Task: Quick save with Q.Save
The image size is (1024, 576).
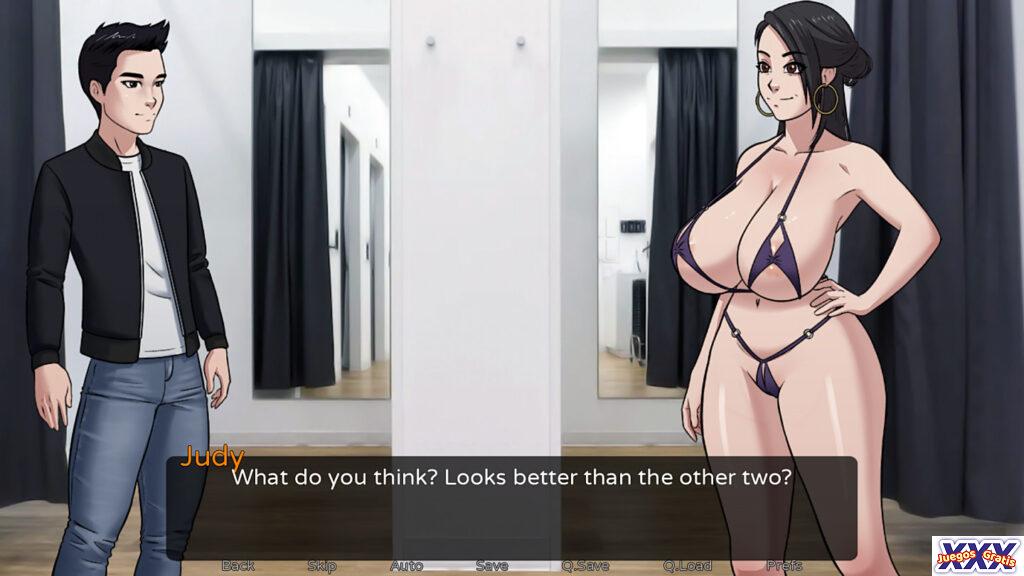Action: click(585, 565)
